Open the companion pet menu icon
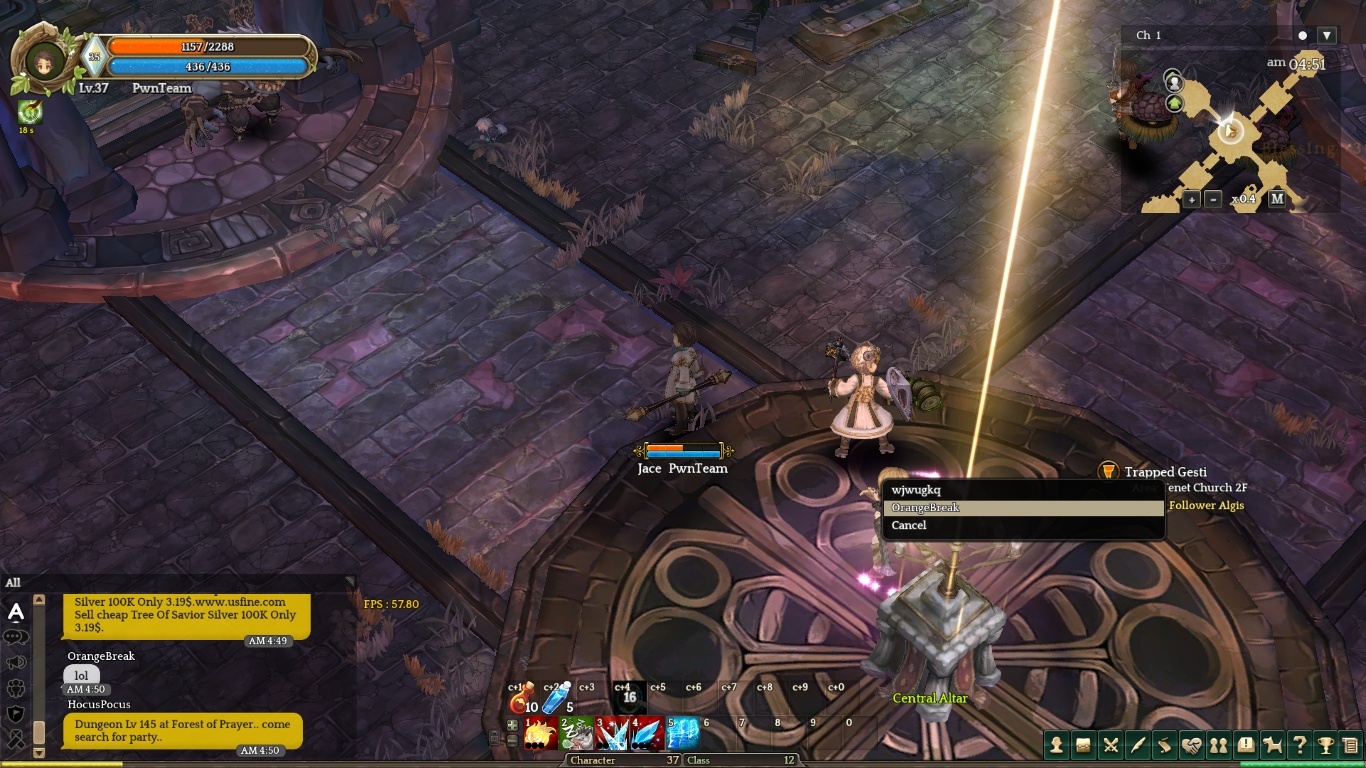 coord(1272,745)
